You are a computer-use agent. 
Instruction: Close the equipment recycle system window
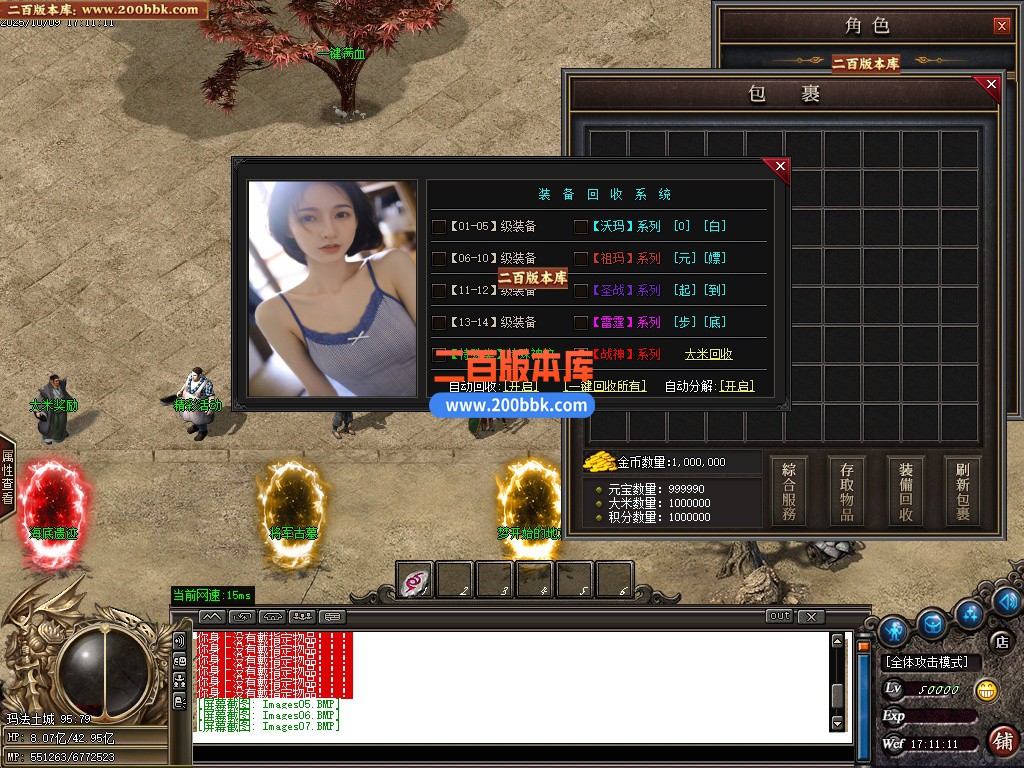tap(780, 166)
